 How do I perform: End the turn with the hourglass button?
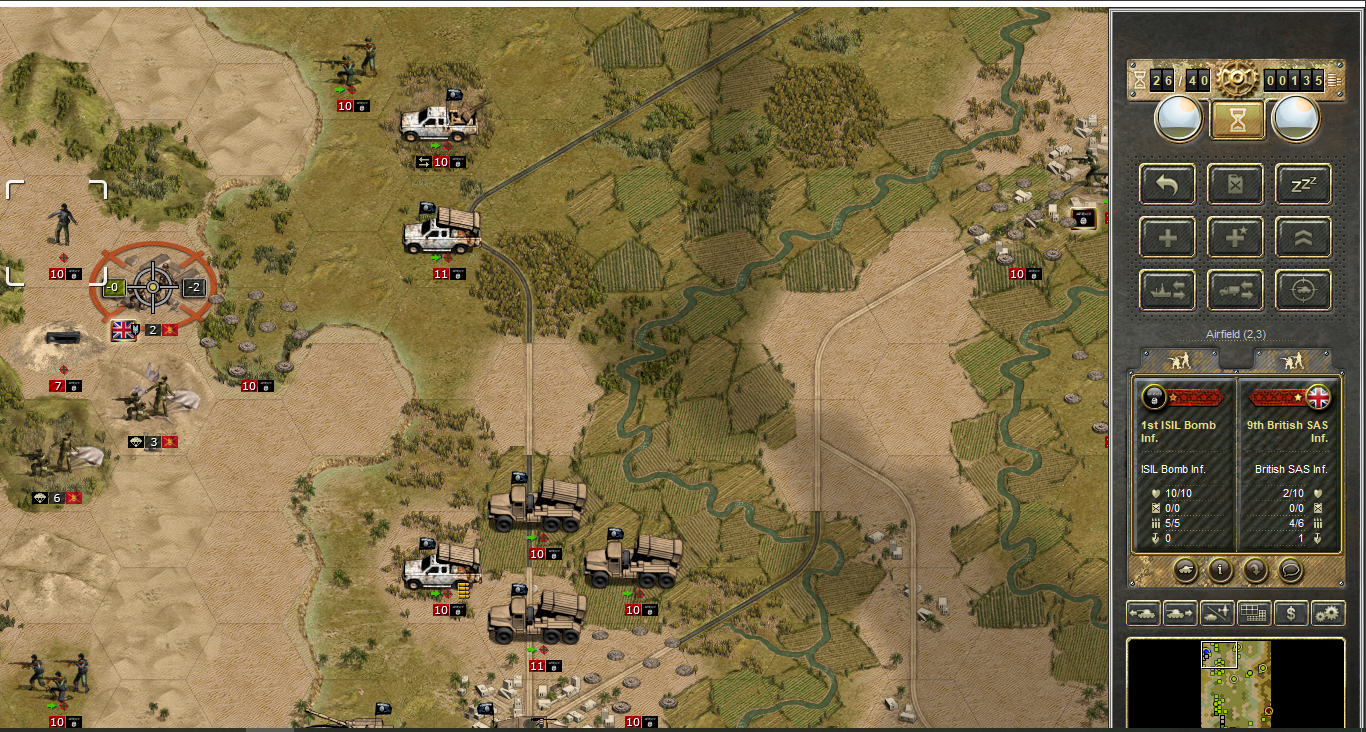point(1237,120)
